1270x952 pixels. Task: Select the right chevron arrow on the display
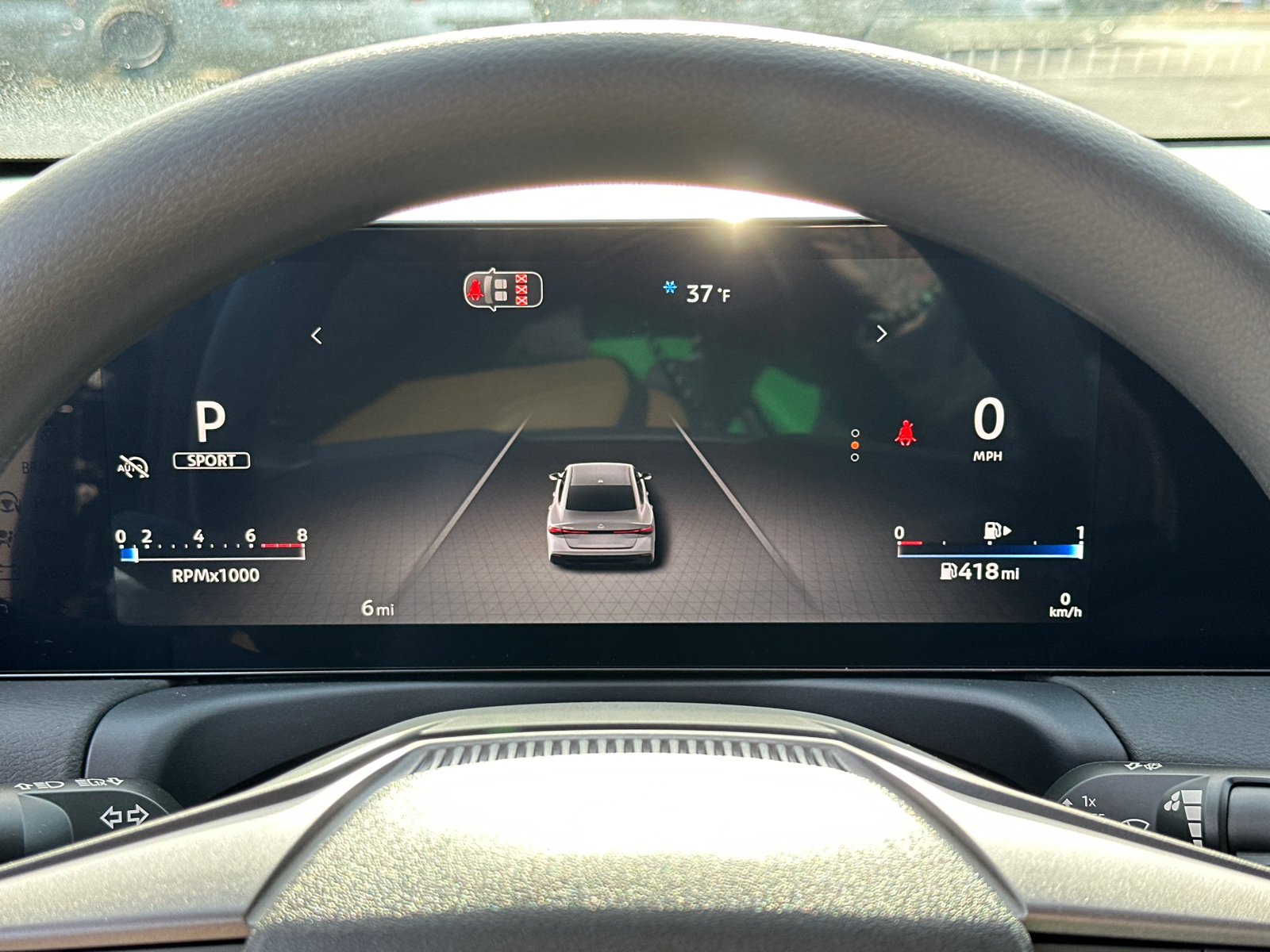pyautogui.click(x=881, y=334)
